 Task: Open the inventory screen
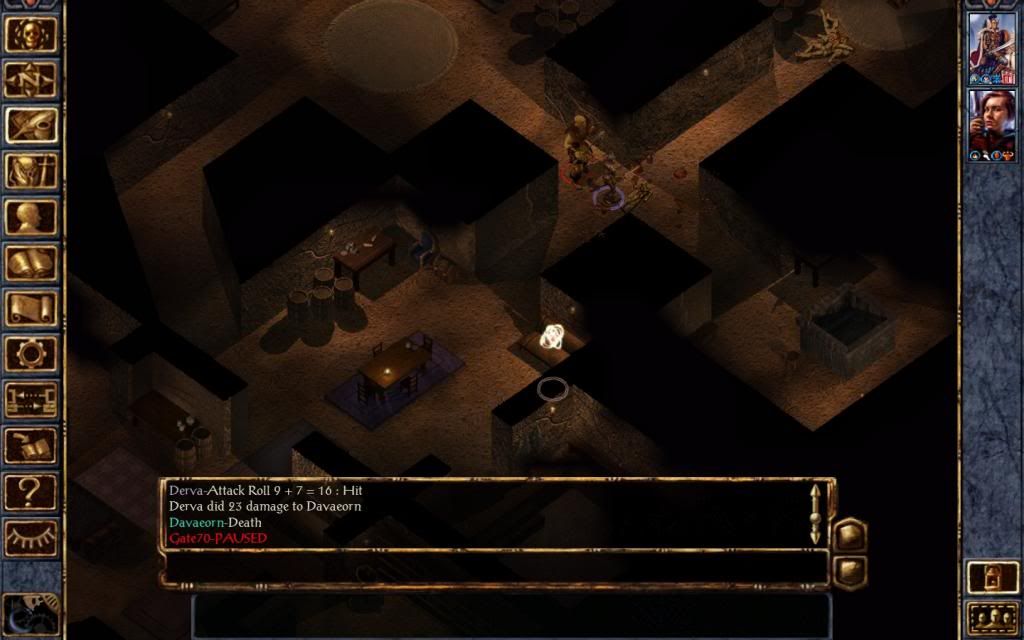click(x=32, y=172)
